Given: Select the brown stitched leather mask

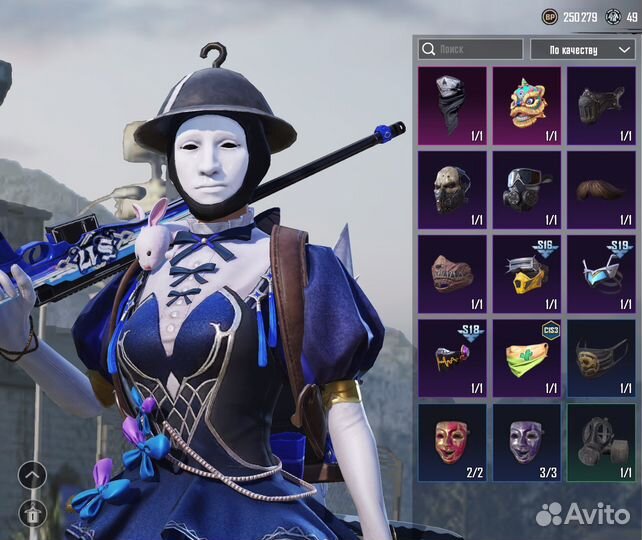Looking at the screenshot, I should 452,272.
